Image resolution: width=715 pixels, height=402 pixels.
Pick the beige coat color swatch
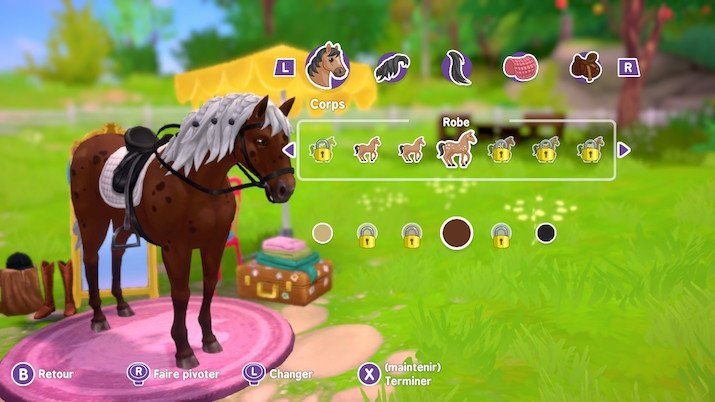coord(322,233)
